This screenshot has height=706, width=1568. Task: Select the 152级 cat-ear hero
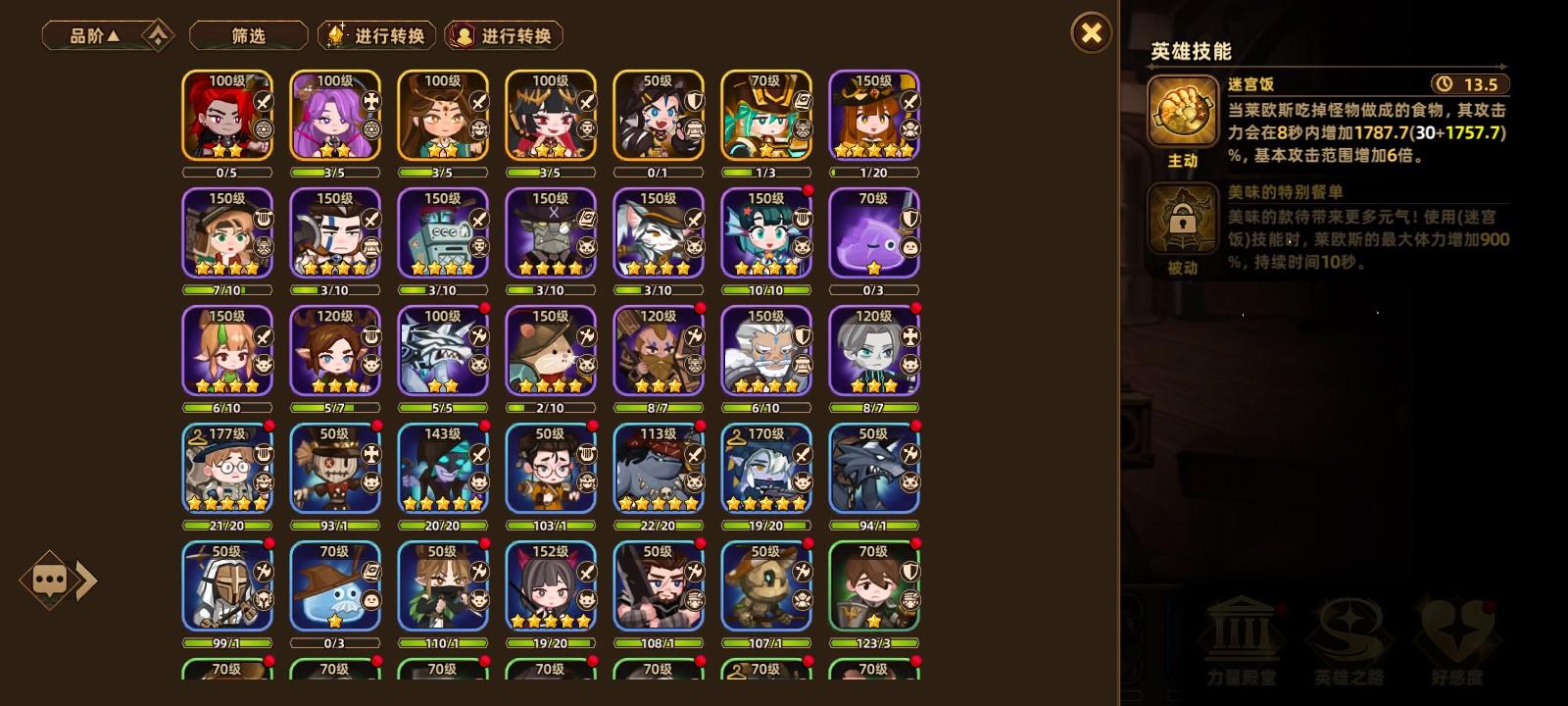pos(550,585)
